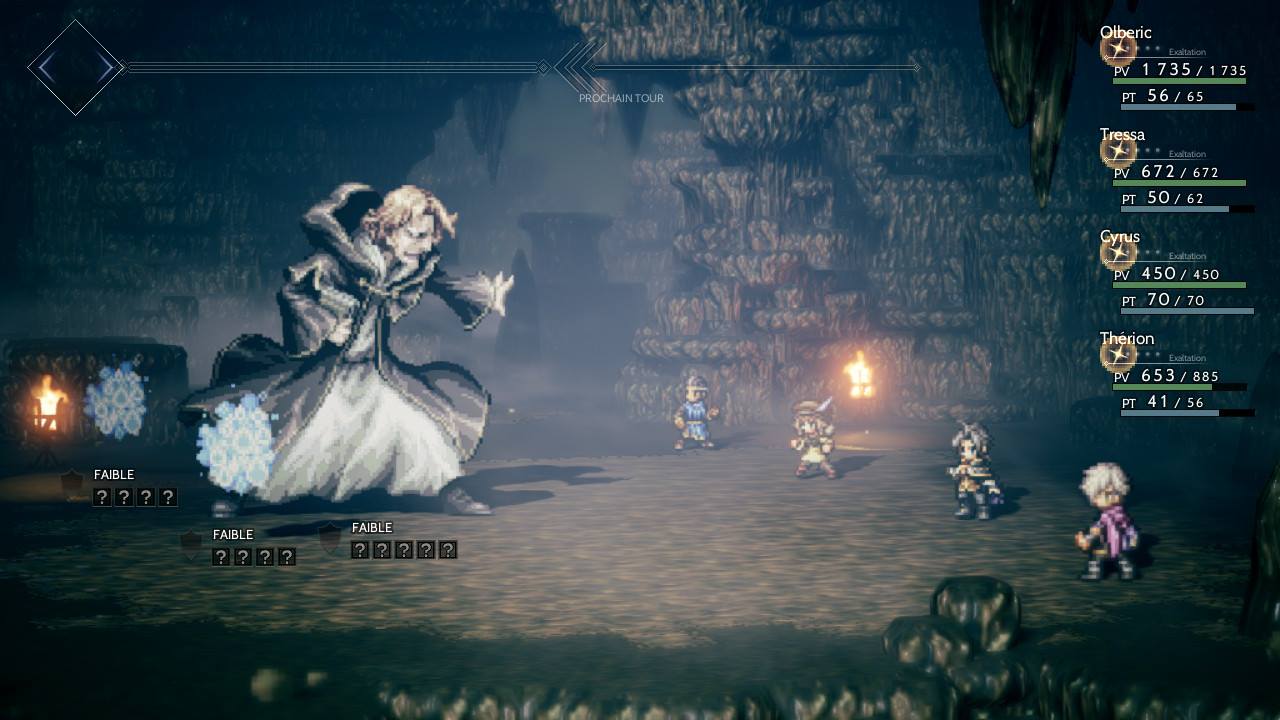This screenshot has height=720, width=1280.
Task: Click Cyrus's boost star icon
Action: pos(1119,253)
